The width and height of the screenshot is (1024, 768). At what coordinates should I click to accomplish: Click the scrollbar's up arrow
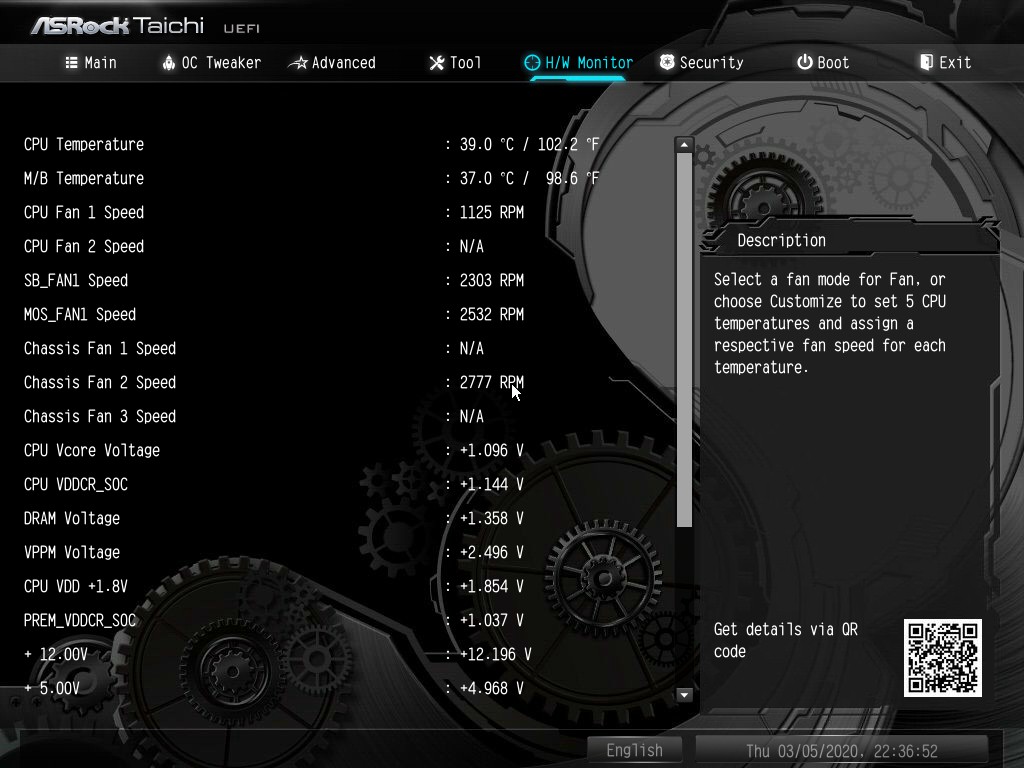point(684,145)
